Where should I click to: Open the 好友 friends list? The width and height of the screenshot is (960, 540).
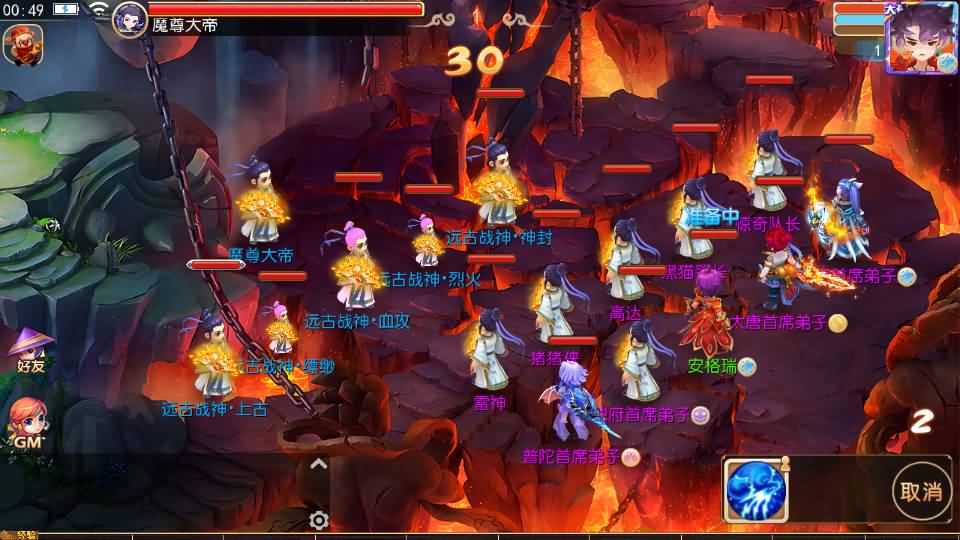coord(30,350)
